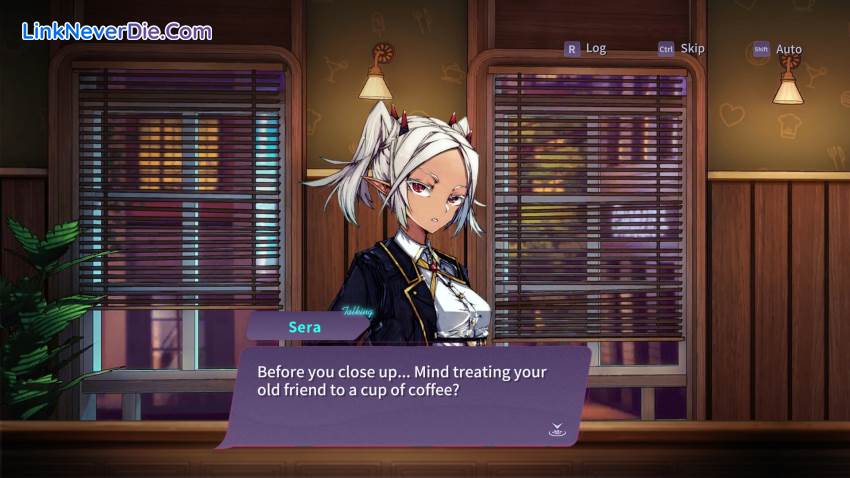
Task: Toggle Auto dialogue mode
Action: pos(777,48)
